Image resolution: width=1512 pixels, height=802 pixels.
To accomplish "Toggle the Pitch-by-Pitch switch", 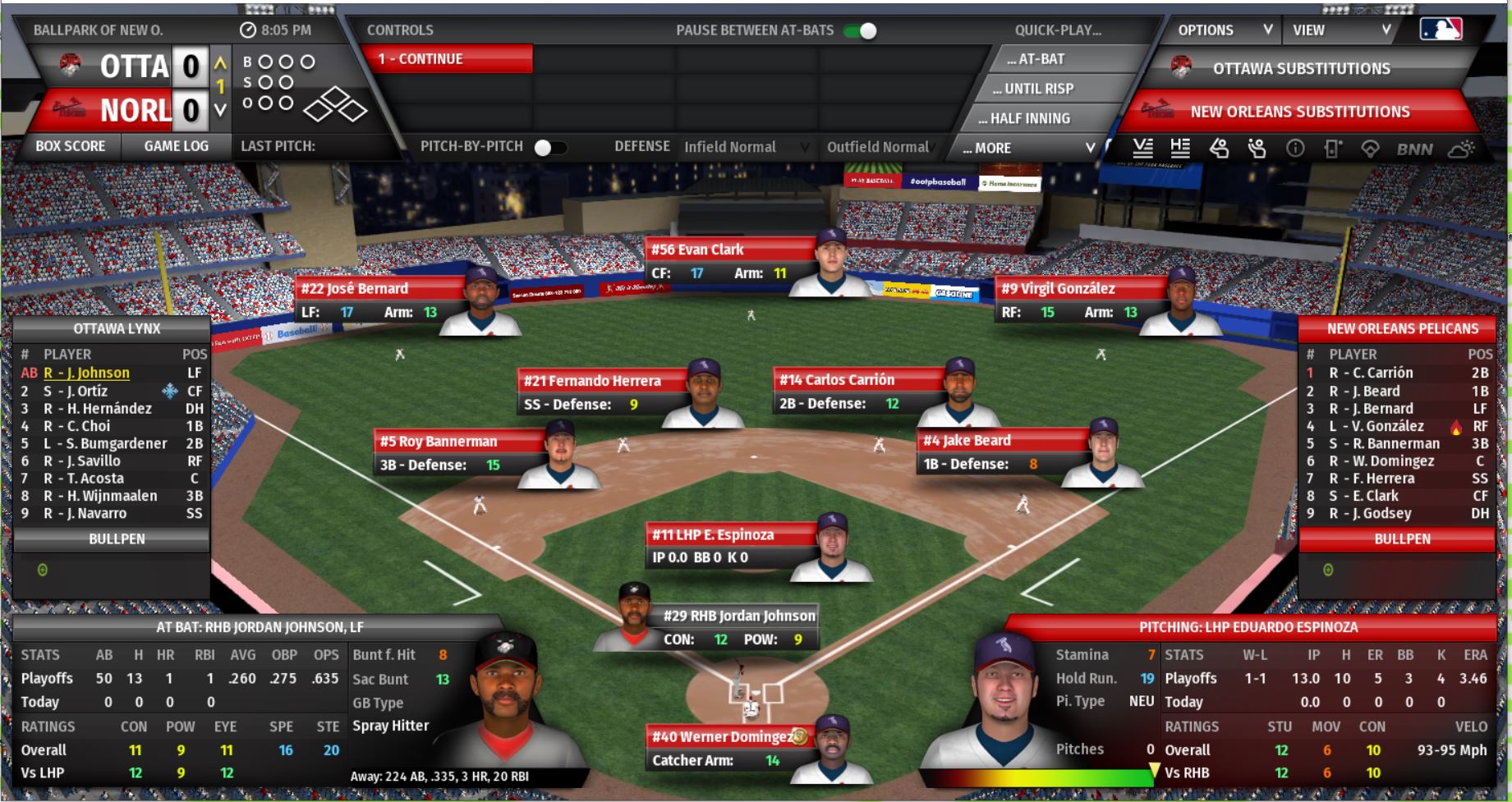I will pyautogui.click(x=550, y=147).
